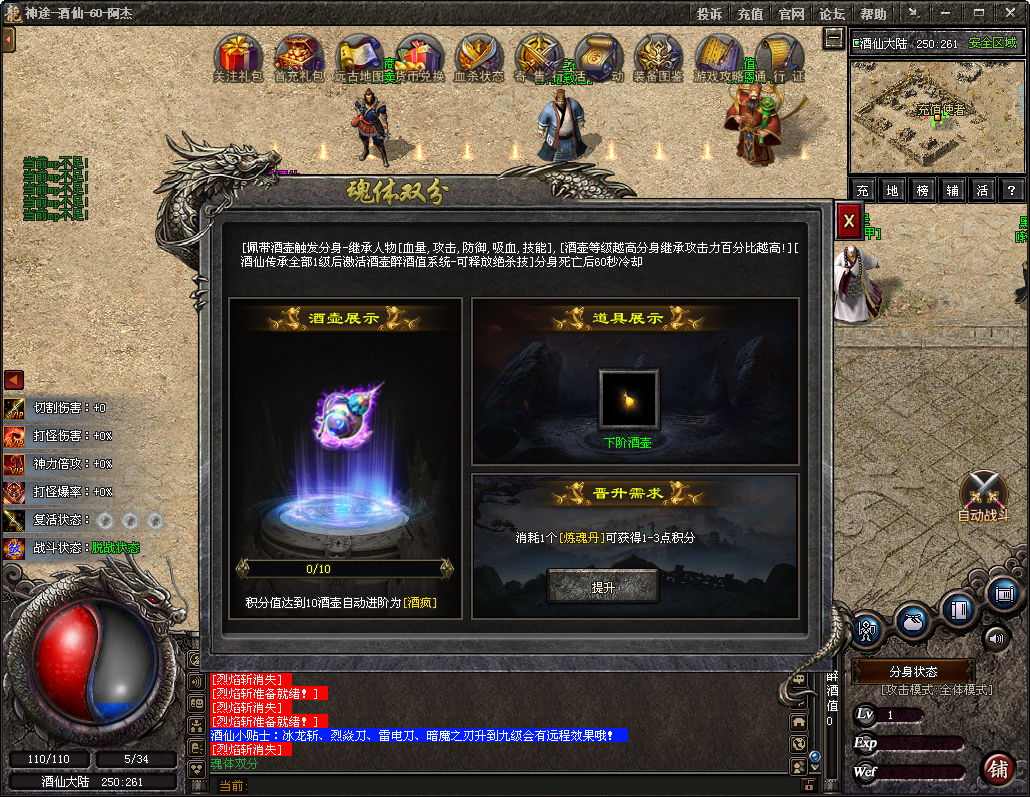Close the 魂体双分 panel with the red X
This screenshot has width=1030, height=797.
(x=848, y=220)
